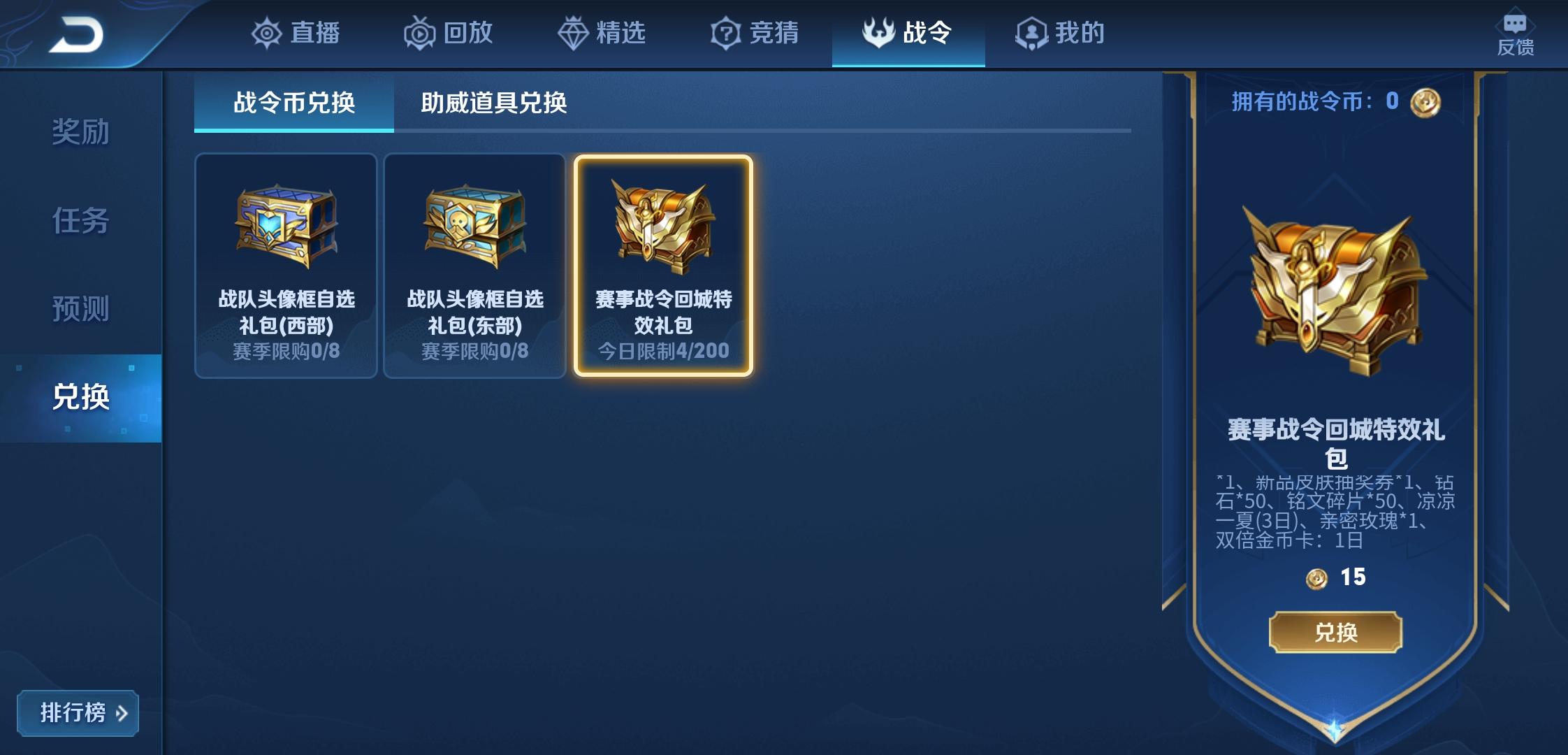Click the coin icon next to 拥有的战令币
1568x755 pixels.
coord(1425,102)
